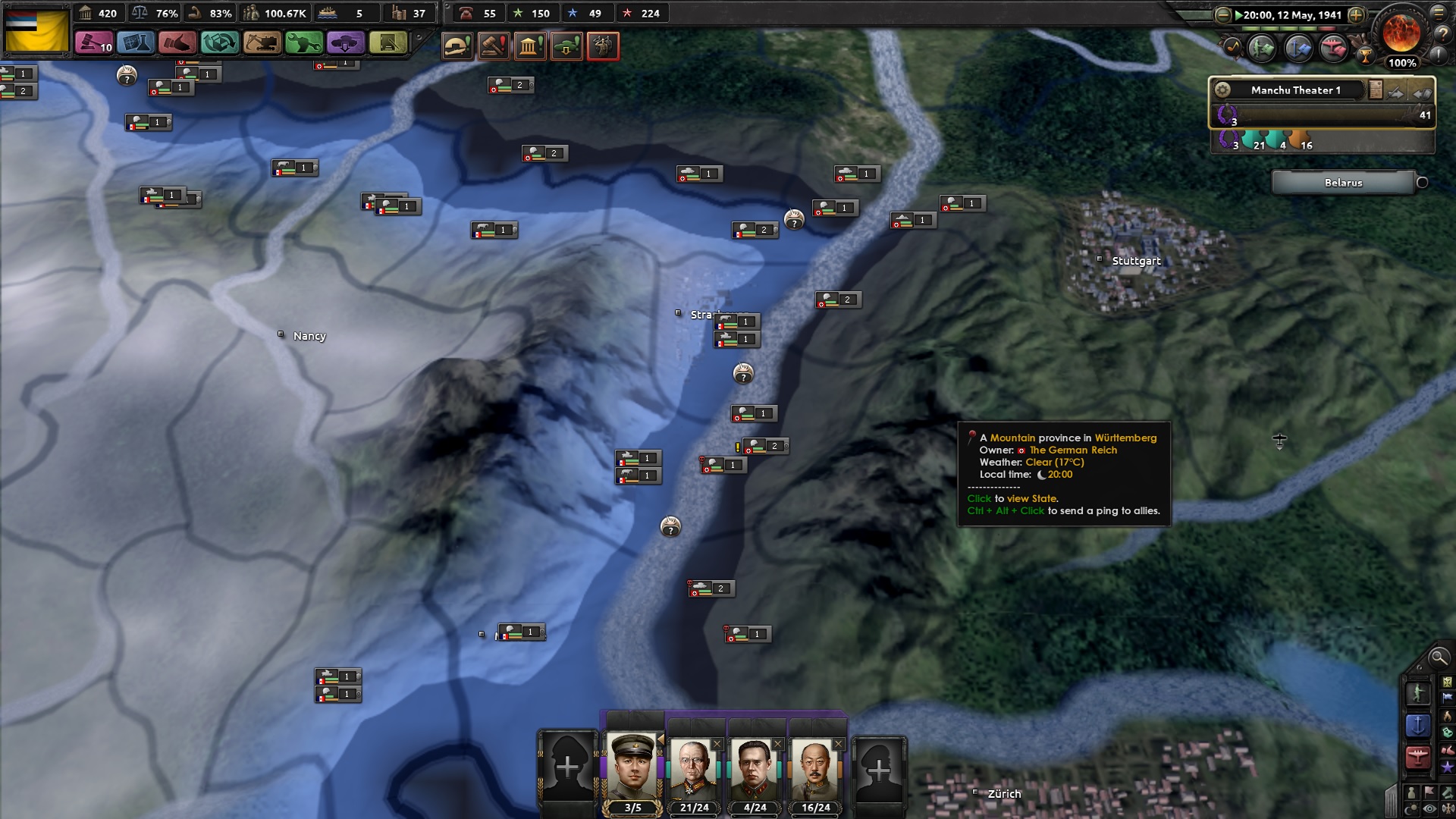This screenshot has width=1456, height=819.
Task: Open the production tab with the wrench icon
Action: (303, 43)
